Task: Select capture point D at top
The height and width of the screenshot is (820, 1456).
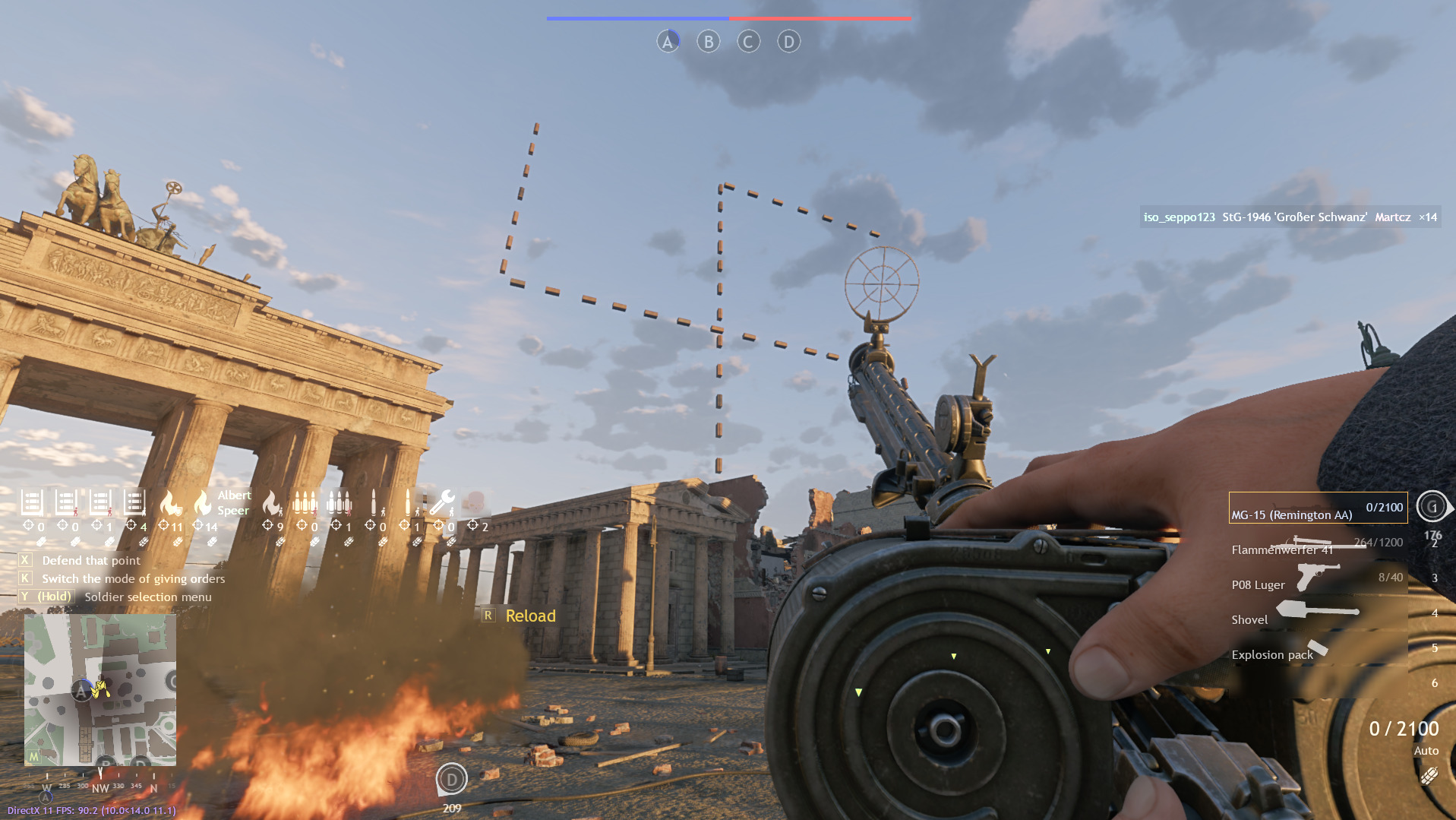Action: click(x=788, y=42)
